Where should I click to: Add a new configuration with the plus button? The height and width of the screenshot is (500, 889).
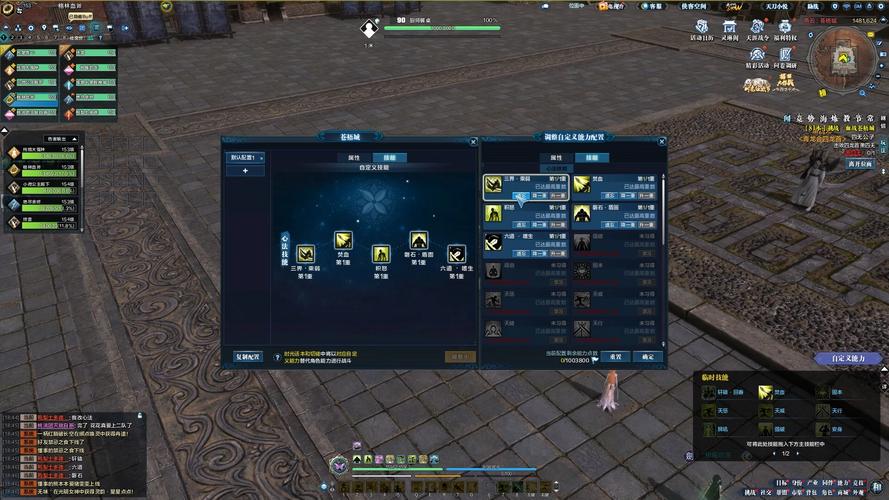click(x=246, y=171)
